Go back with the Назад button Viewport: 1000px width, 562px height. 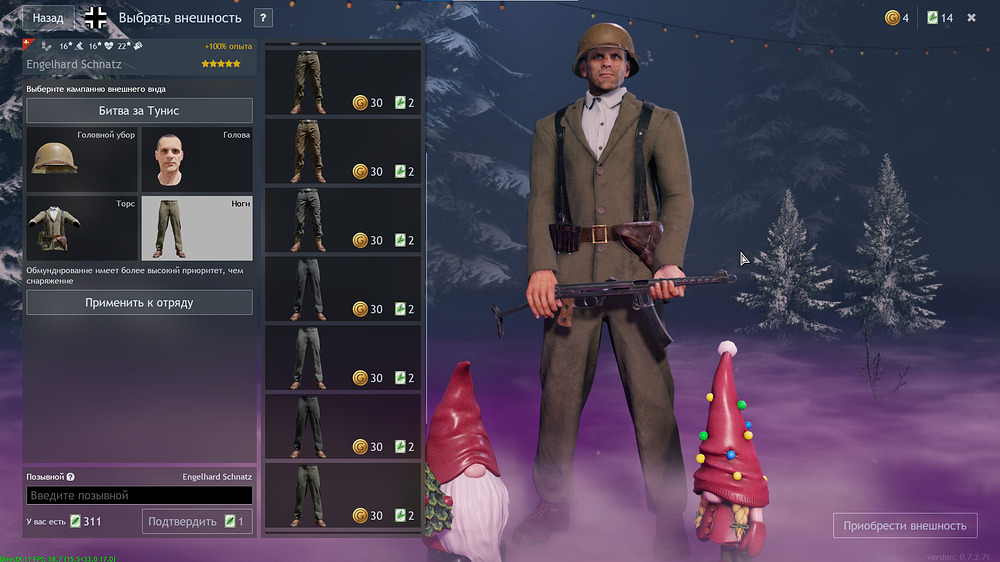pyautogui.click(x=47, y=18)
